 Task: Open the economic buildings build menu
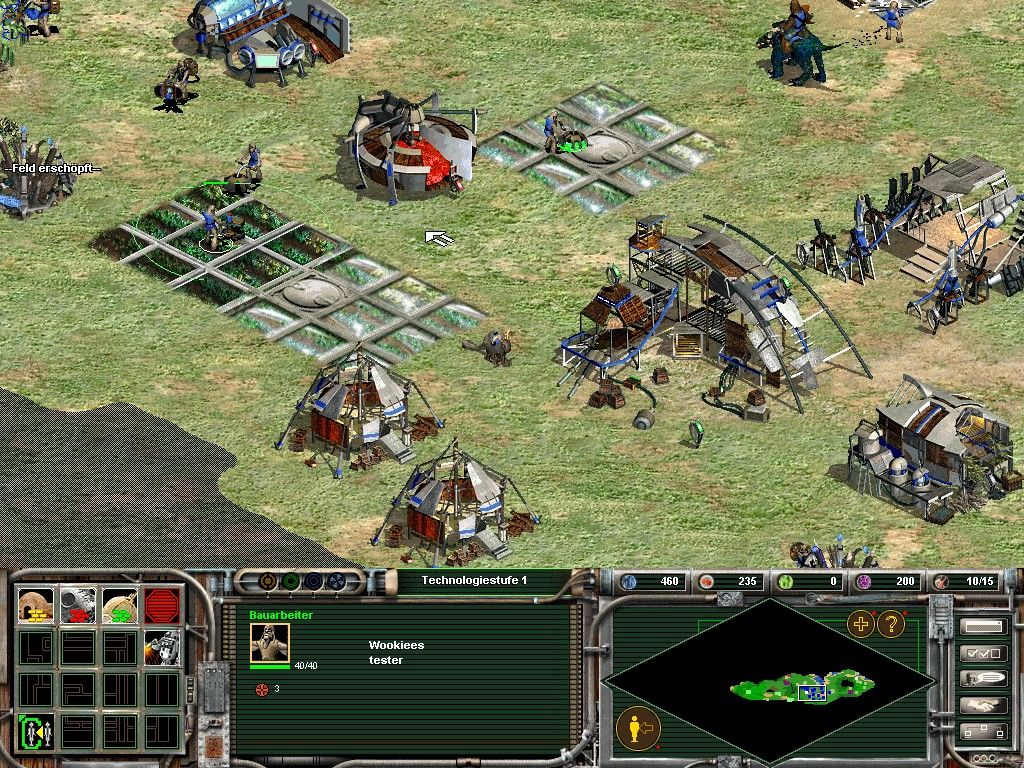38,605
